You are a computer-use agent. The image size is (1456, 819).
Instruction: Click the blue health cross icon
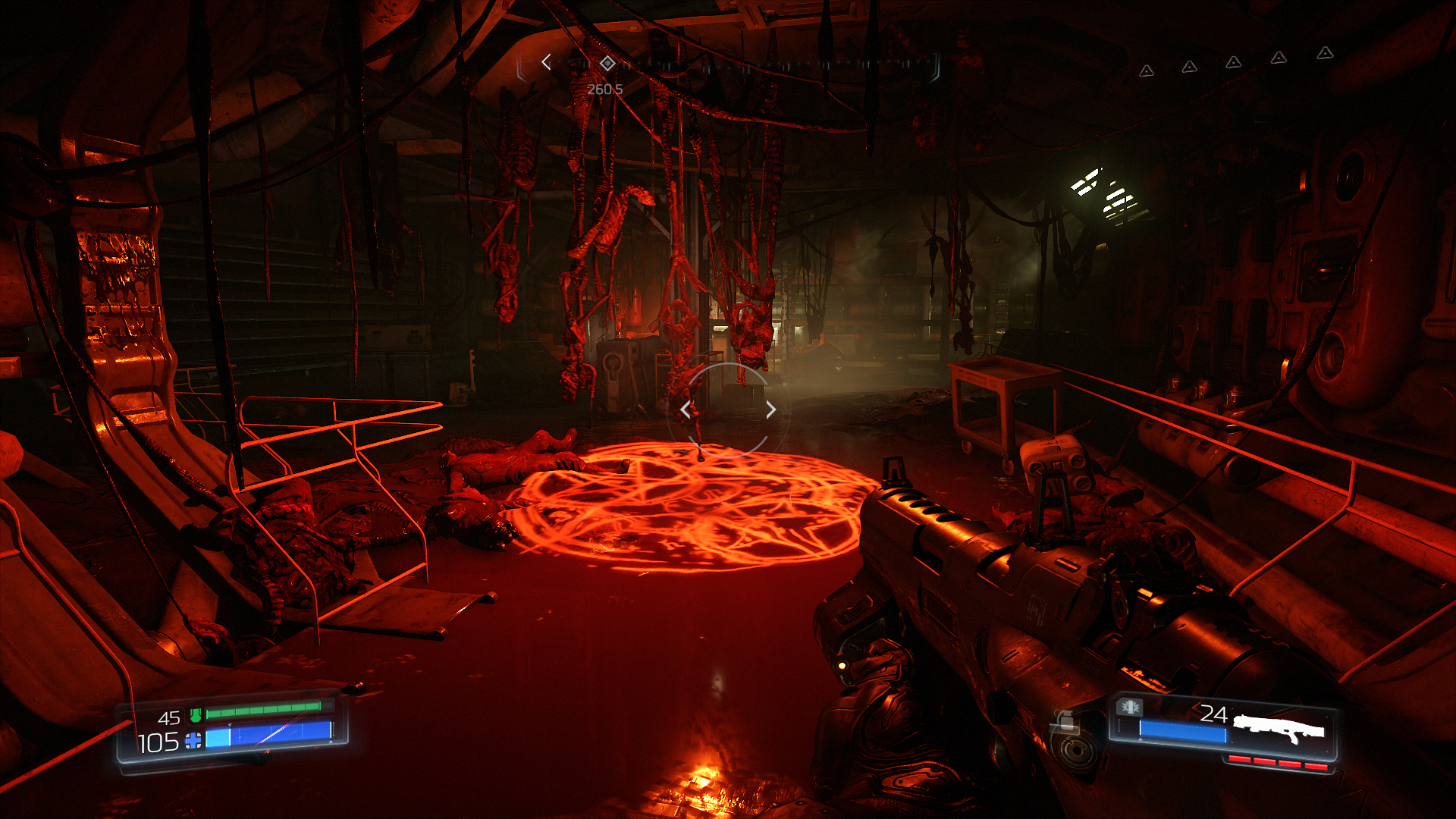[193, 741]
